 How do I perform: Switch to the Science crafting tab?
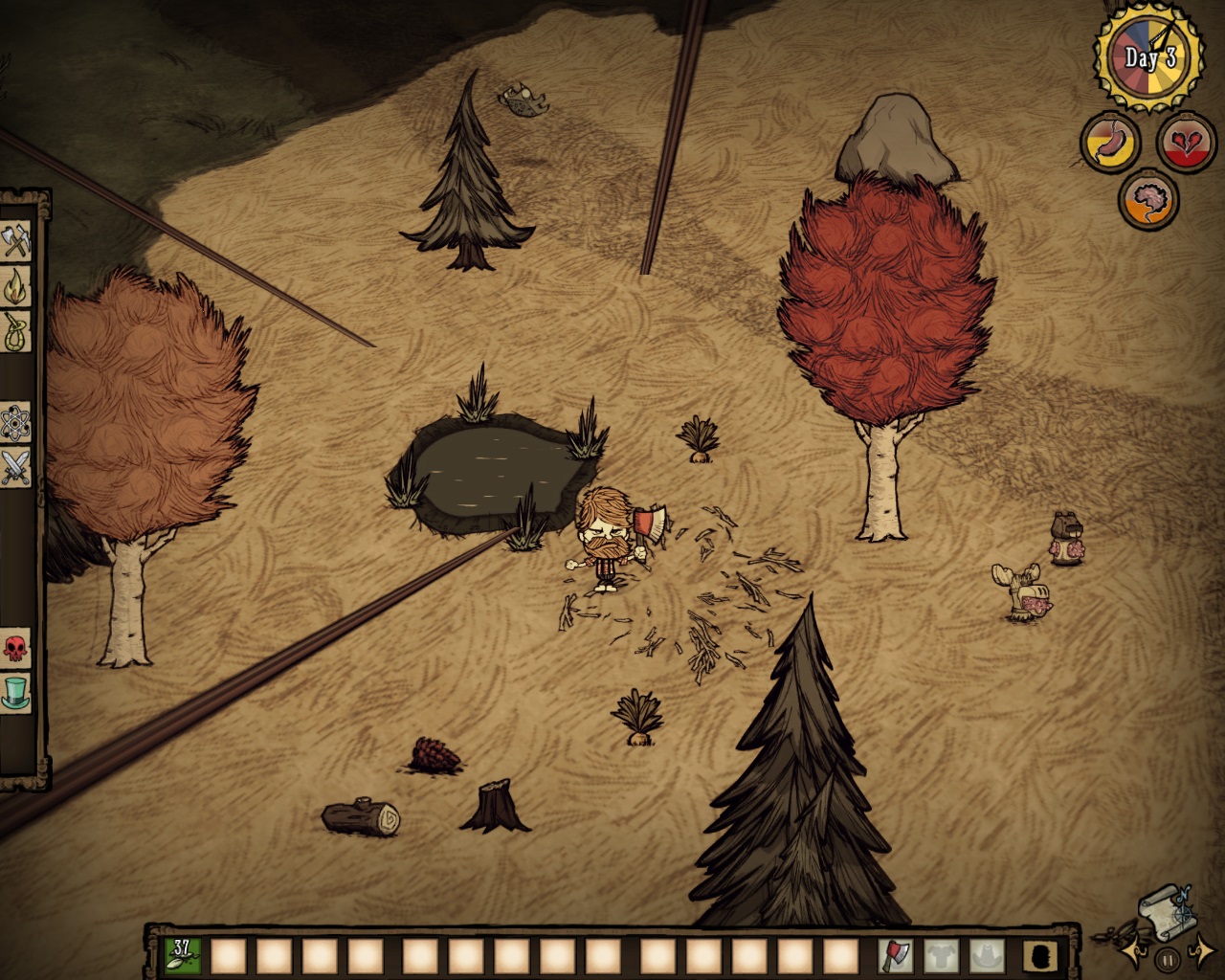[16, 420]
